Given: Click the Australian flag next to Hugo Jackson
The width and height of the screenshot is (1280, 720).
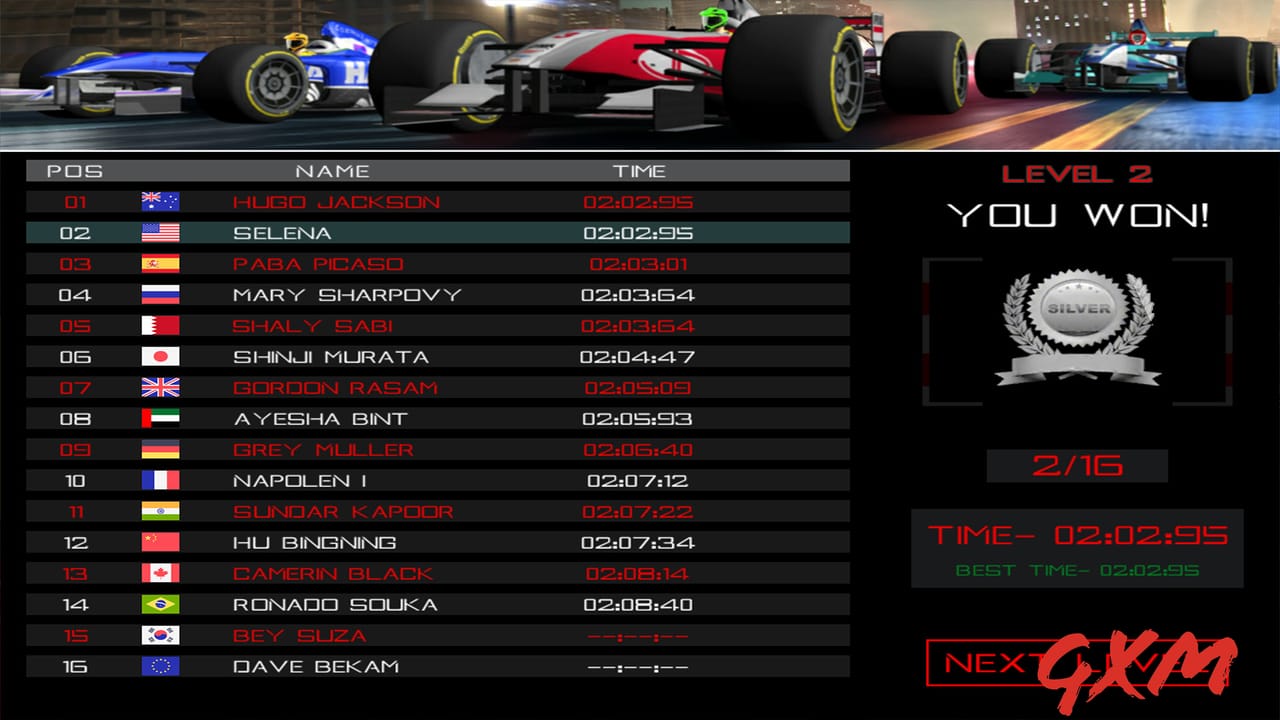Looking at the screenshot, I should pos(160,201).
